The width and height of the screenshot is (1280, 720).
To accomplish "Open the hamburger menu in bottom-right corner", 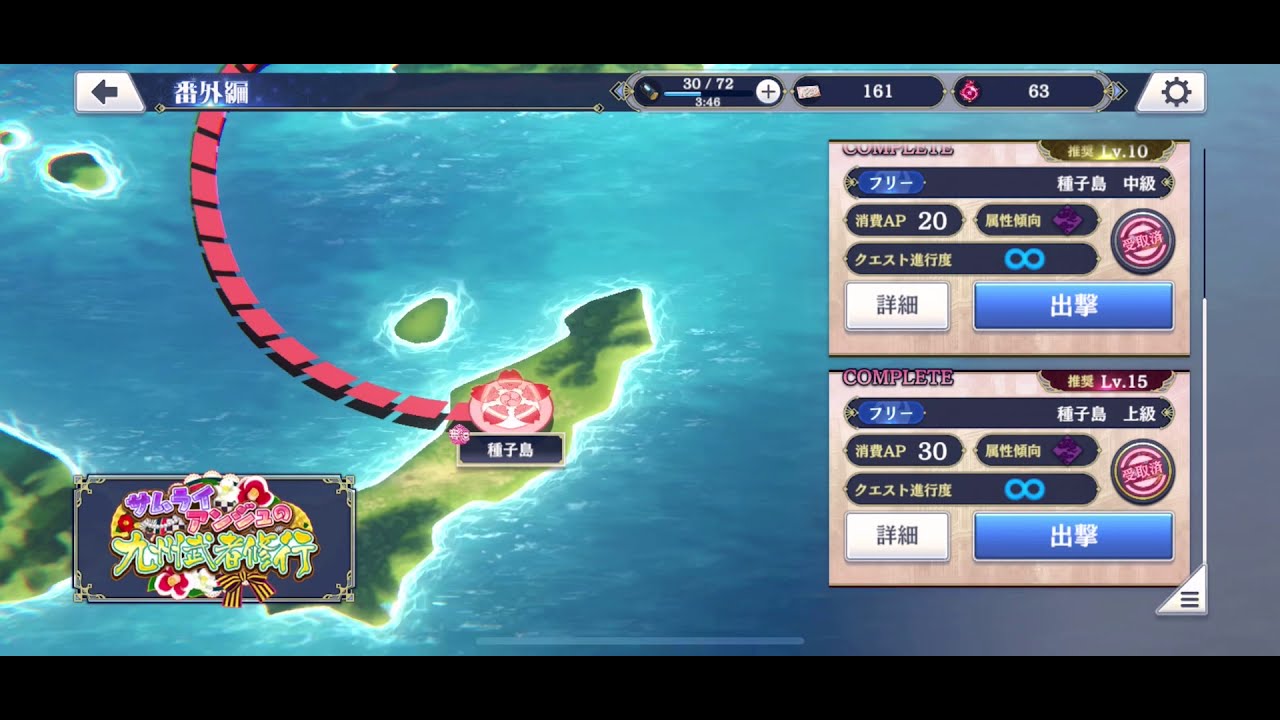I will click(1188, 598).
